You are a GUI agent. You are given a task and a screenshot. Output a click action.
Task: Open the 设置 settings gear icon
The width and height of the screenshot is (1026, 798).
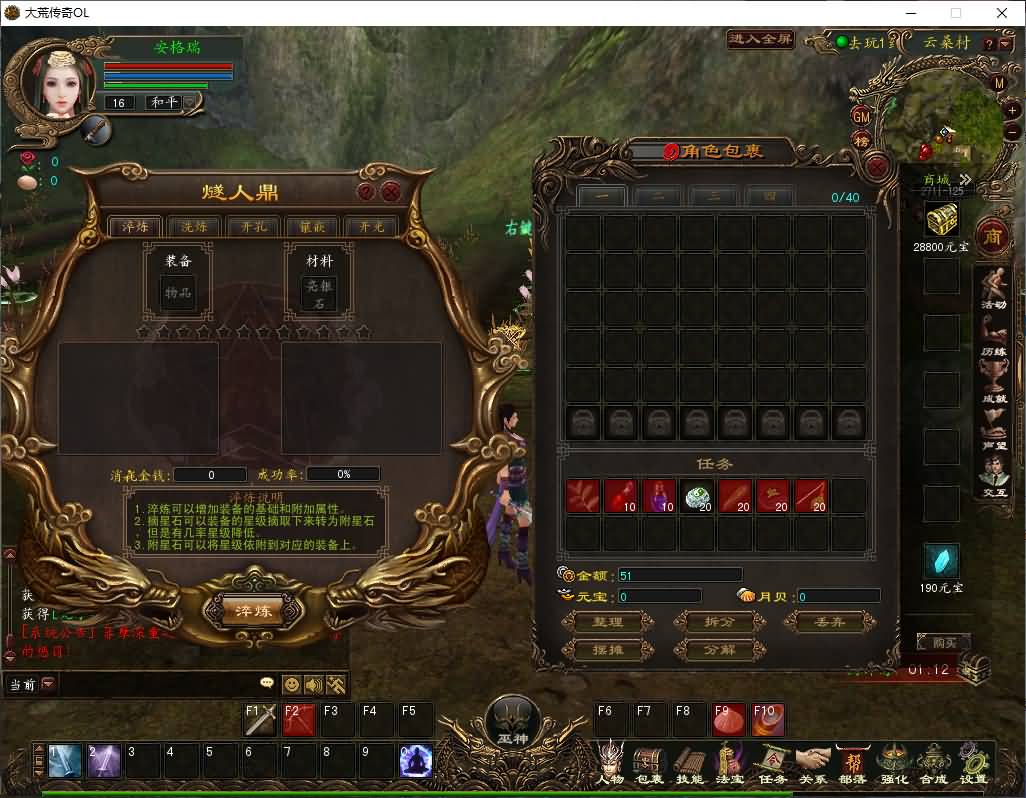pos(973,764)
